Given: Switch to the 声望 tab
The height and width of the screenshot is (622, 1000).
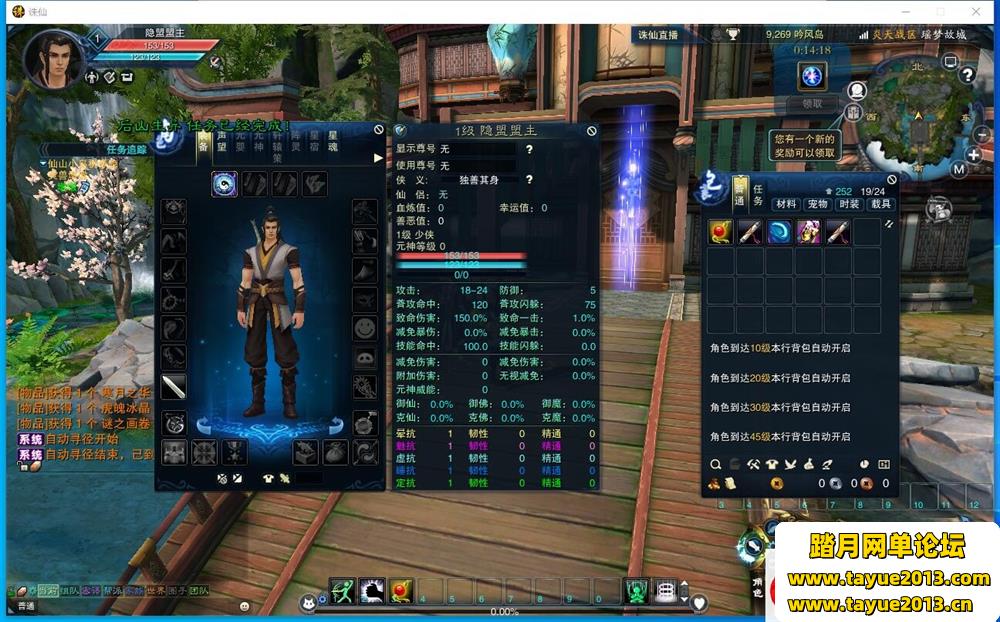Looking at the screenshot, I should pos(222,141).
